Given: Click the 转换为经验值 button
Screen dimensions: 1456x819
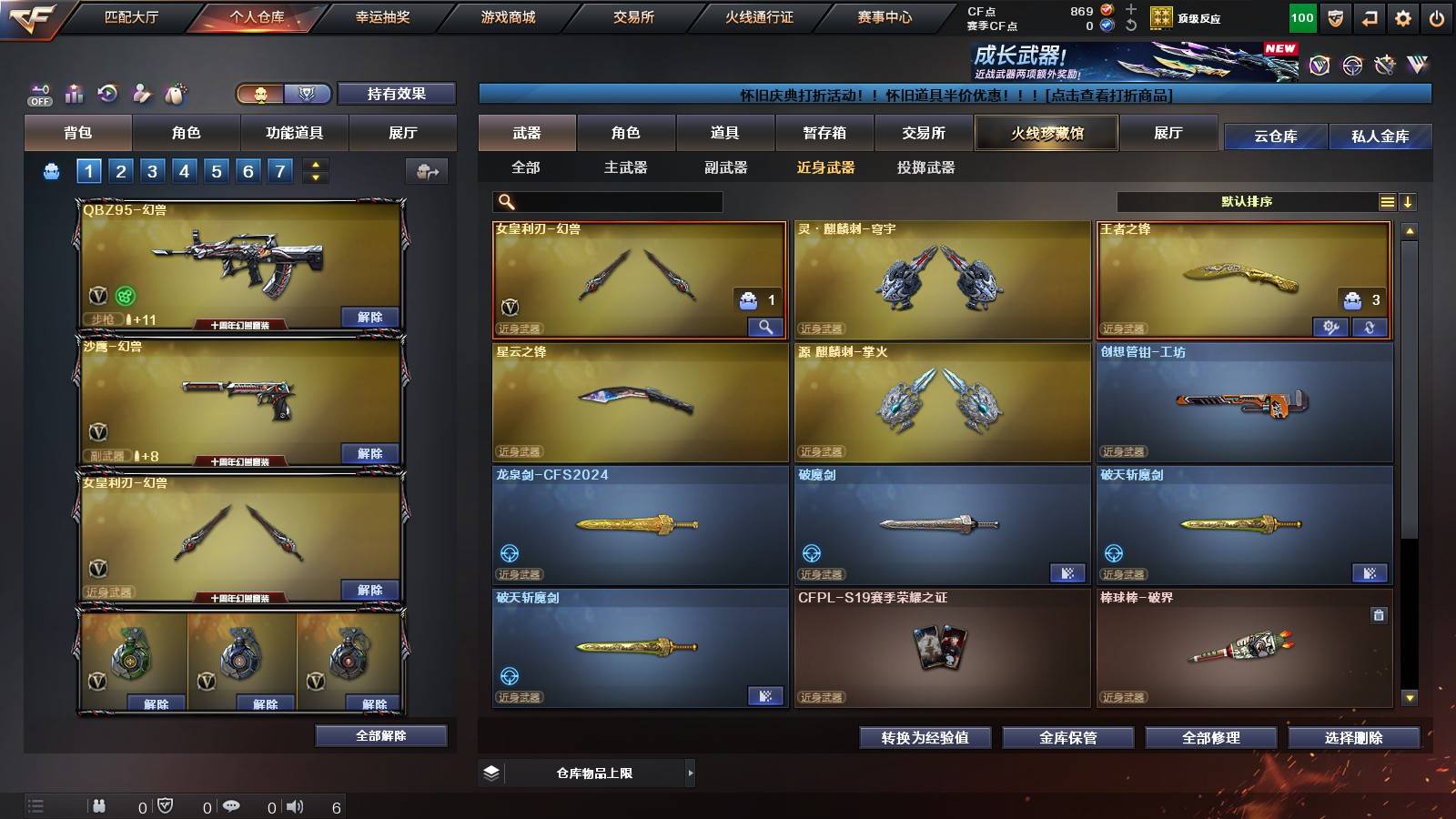Looking at the screenshot, I should pos(926,738).
